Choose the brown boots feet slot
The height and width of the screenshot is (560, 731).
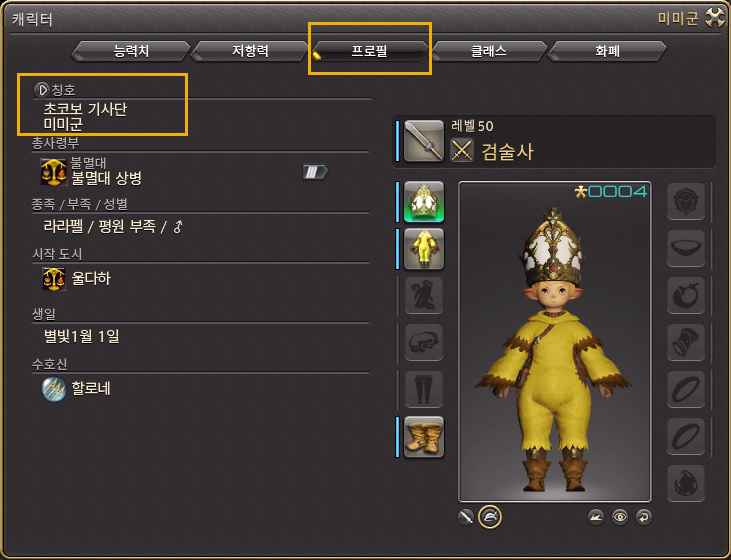424,436
